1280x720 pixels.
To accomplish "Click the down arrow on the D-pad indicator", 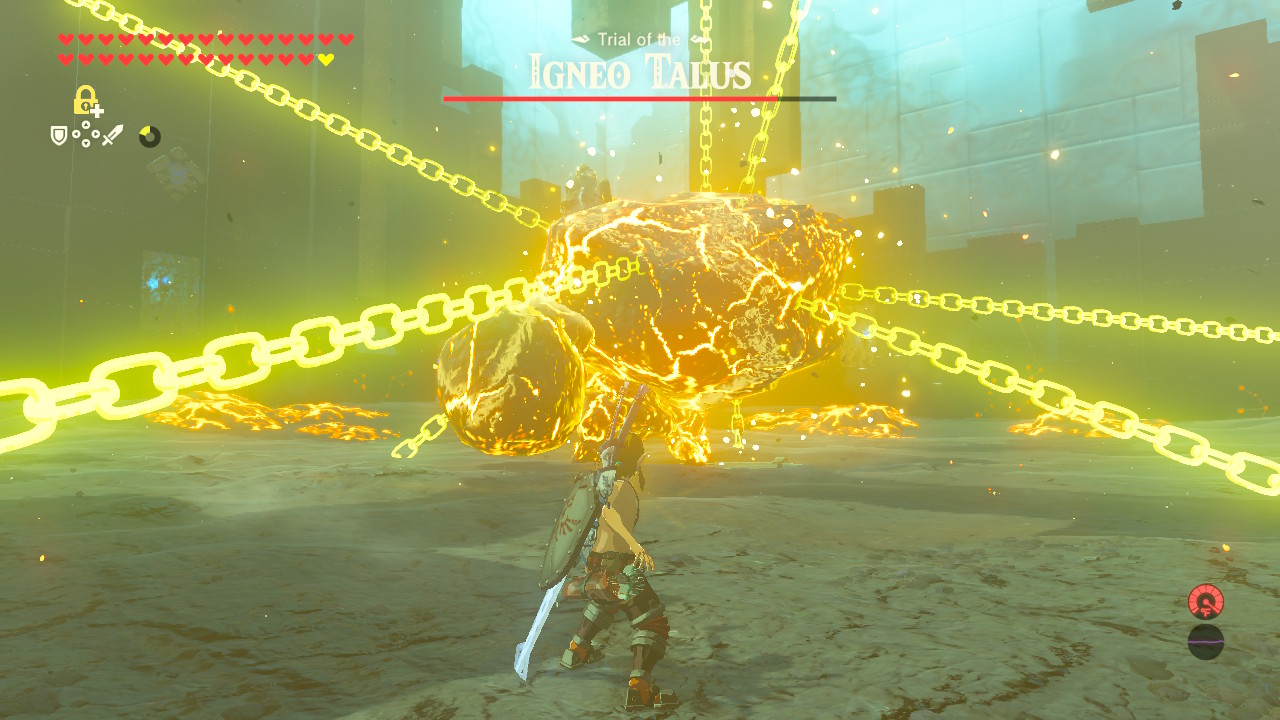I will 86,142.
